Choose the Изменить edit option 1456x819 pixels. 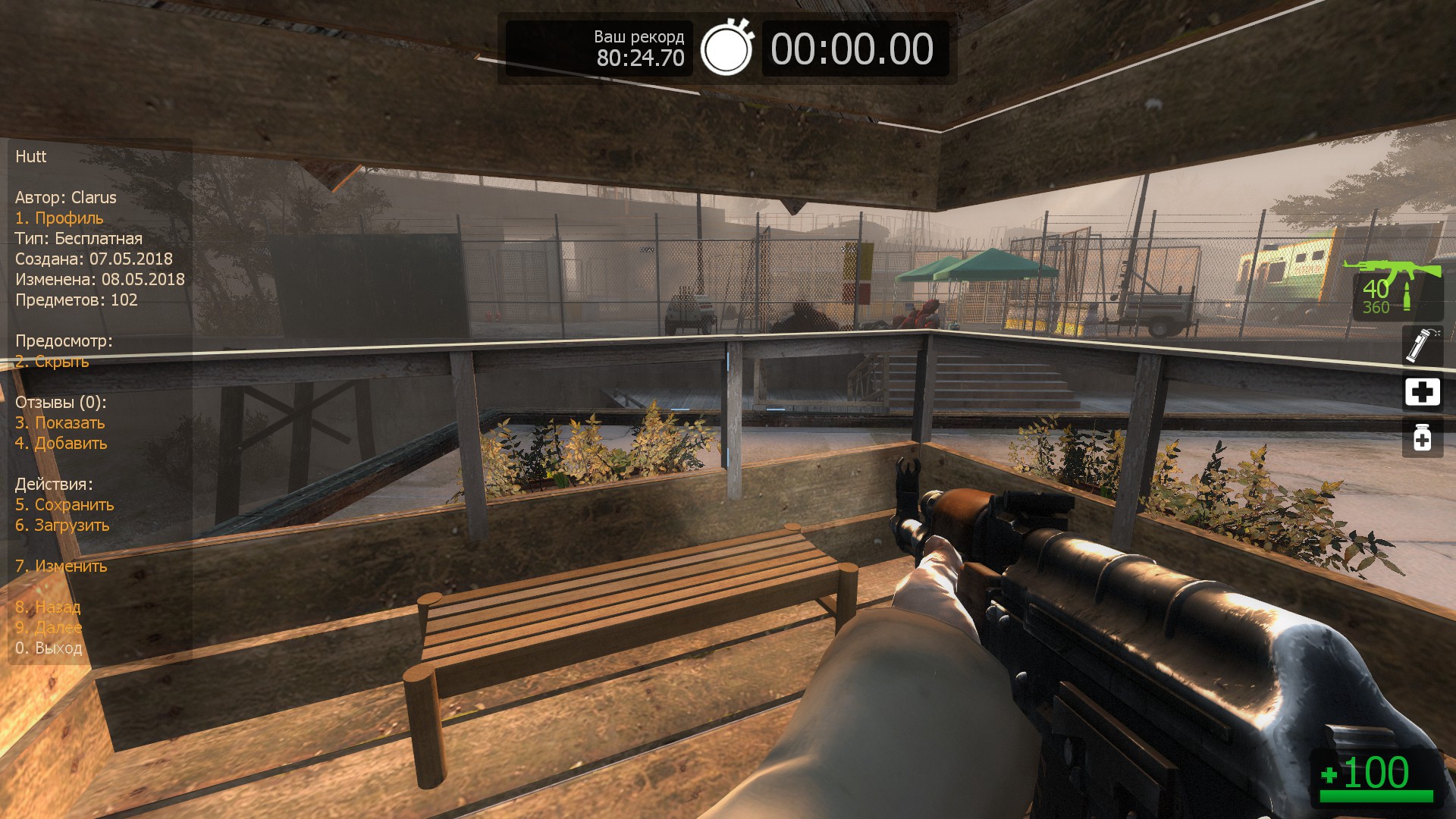click(x=61, y=566)
